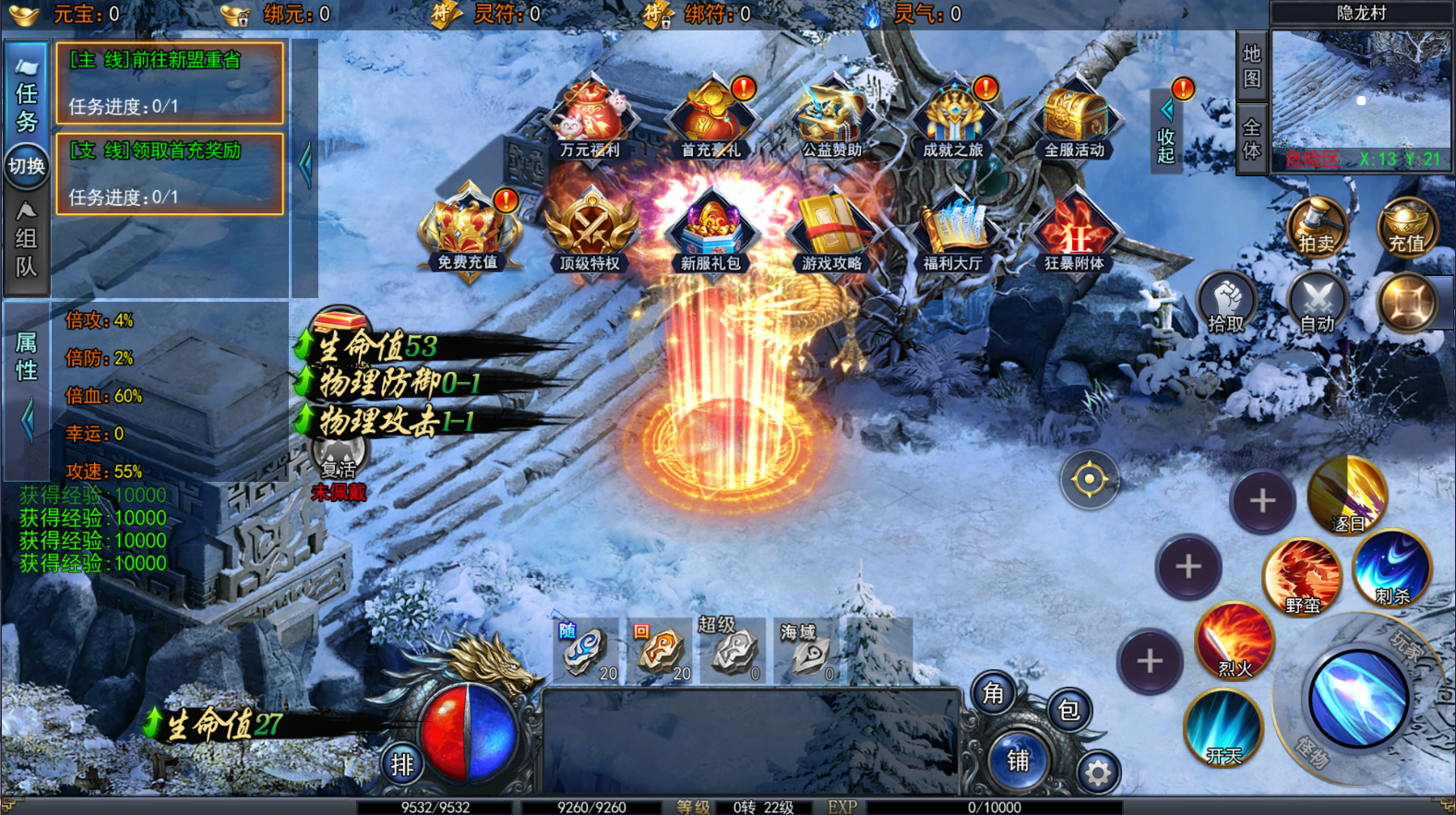Viewport: 1456px width, 815px height.
Task: Open the 包 bag inventory
Action: 1068,710
